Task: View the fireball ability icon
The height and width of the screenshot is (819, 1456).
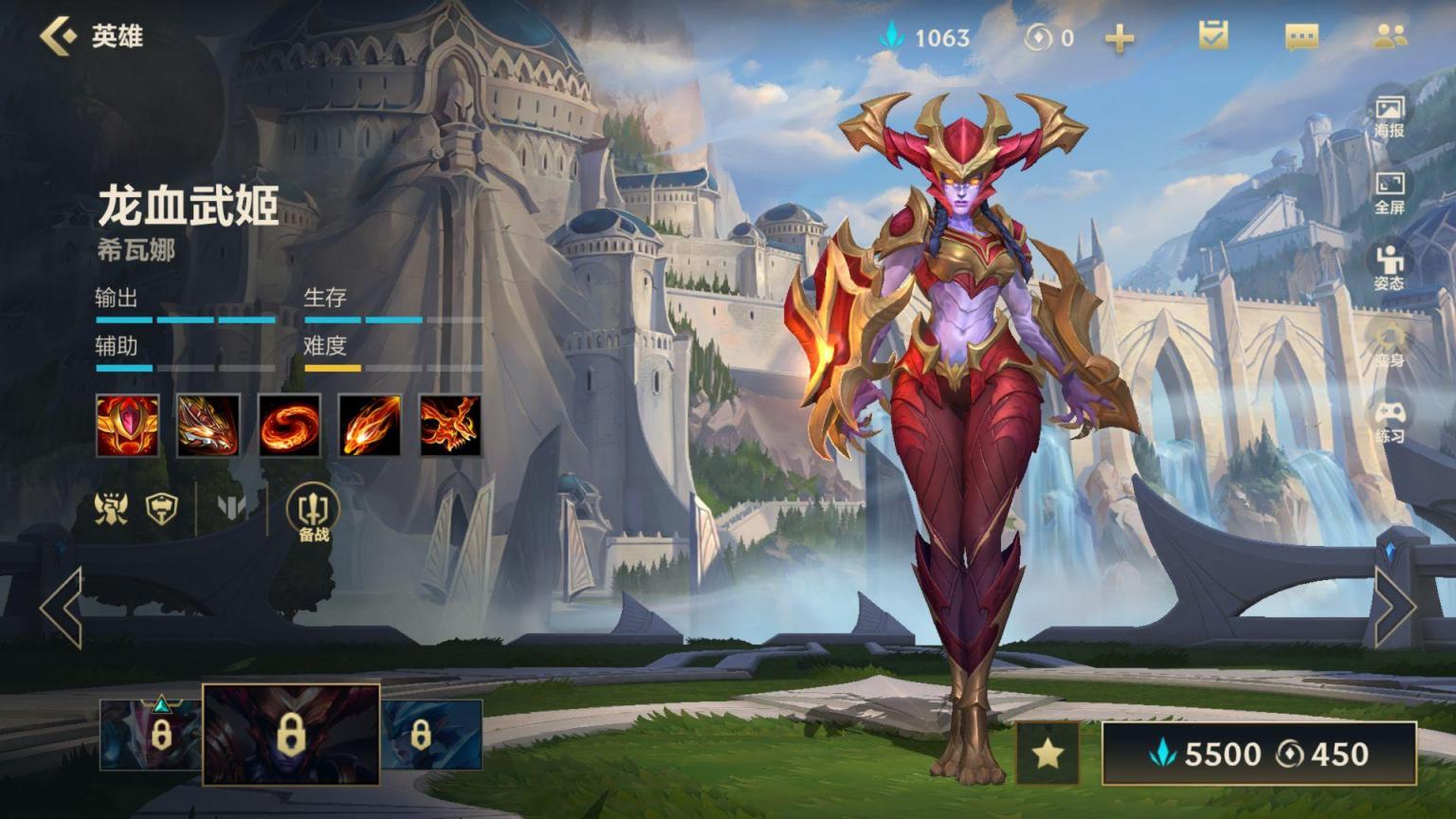Action: (x=370, y=426)
